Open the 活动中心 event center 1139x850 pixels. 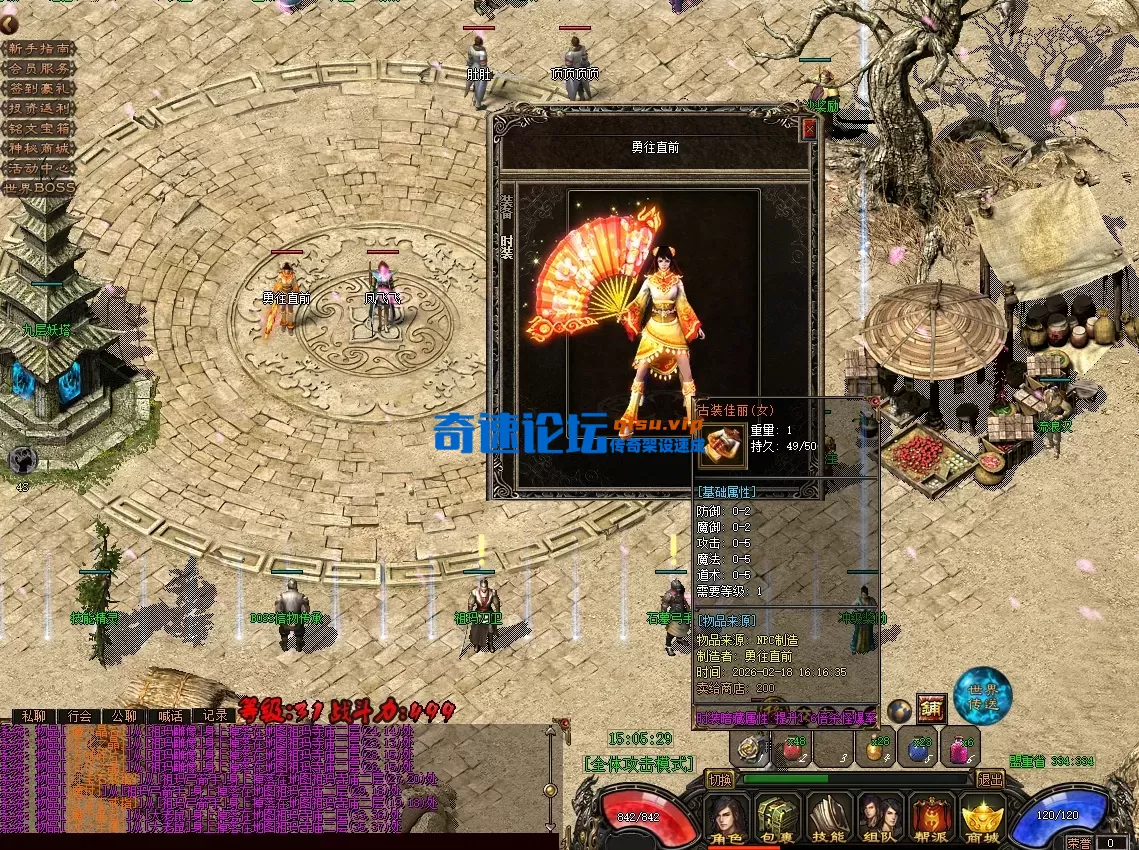[x=39, y=168]
